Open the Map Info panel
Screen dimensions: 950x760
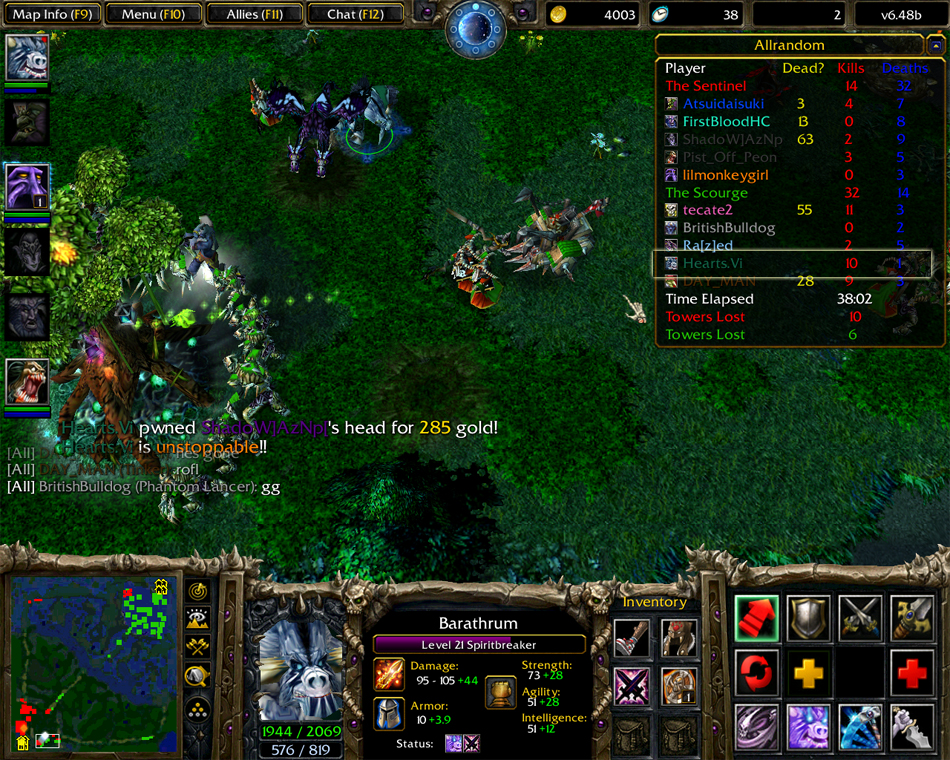[x=50, y=14]
